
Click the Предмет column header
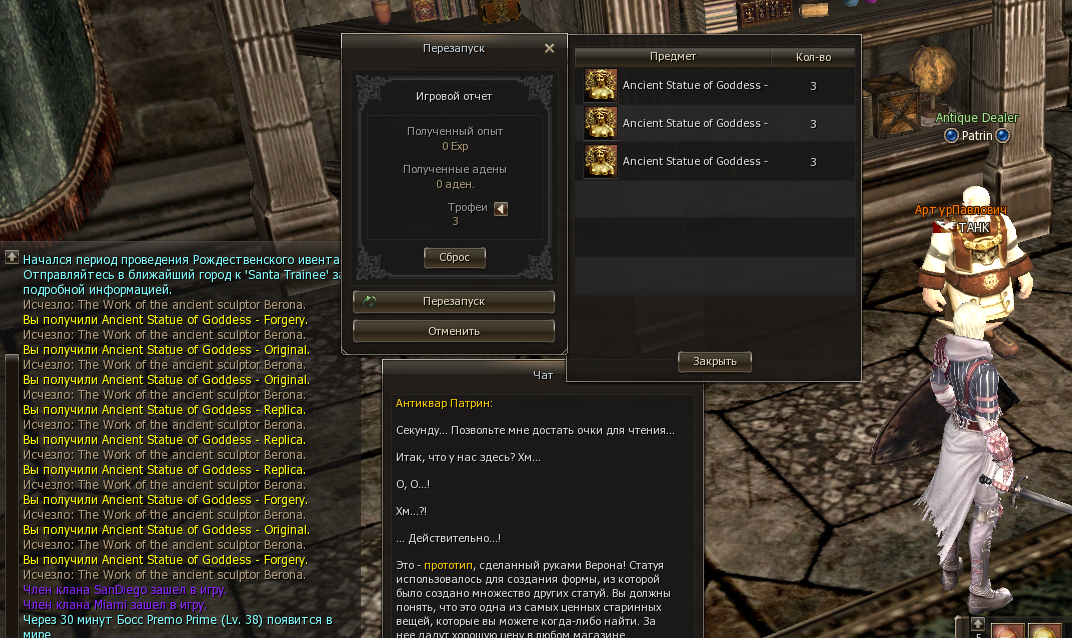[672, 57]
